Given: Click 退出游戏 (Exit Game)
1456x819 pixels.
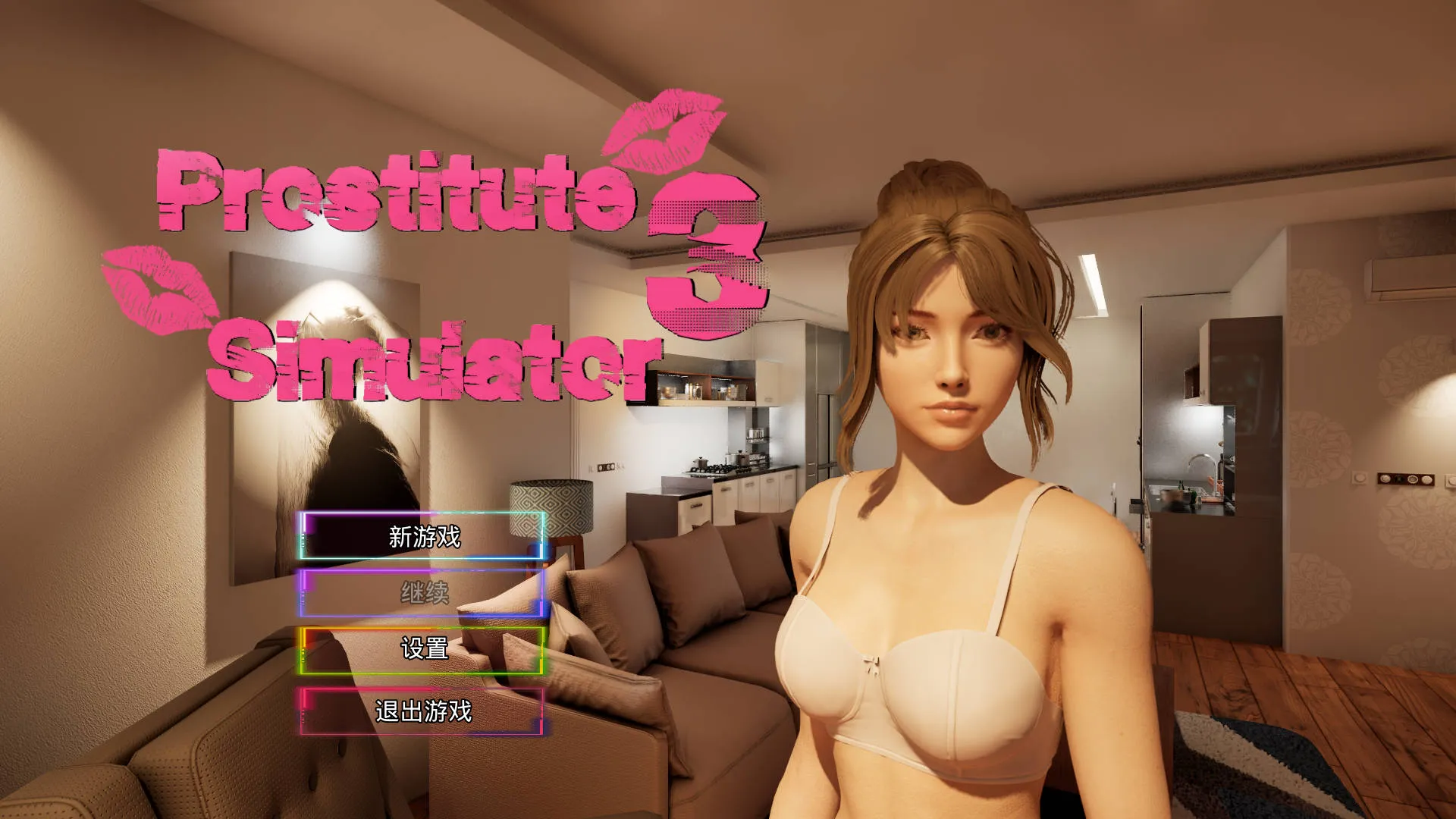Looking at the screenshot, I should point(422,711).
